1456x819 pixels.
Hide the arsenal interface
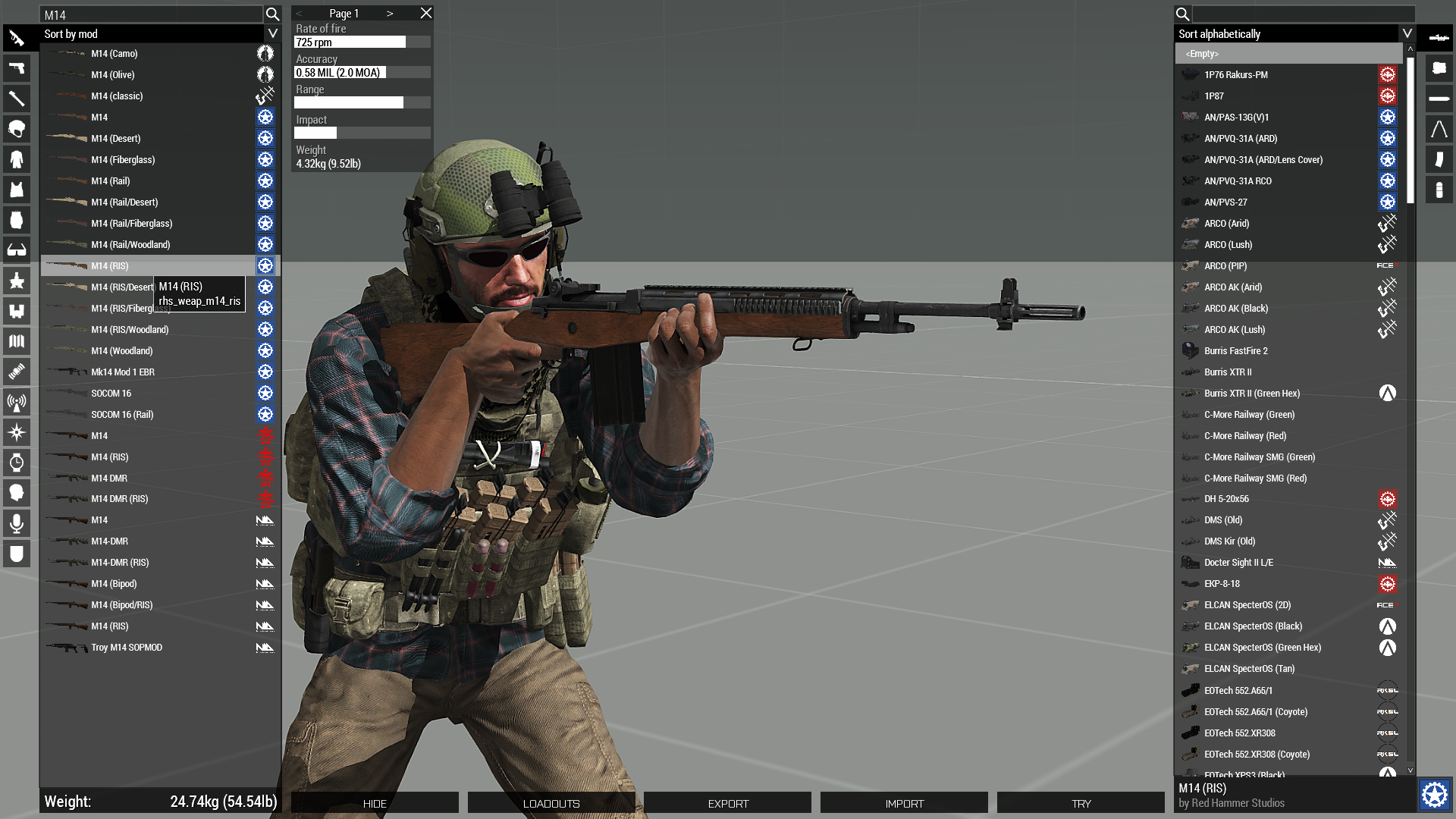pyautogui.click(x=375, y=803)
